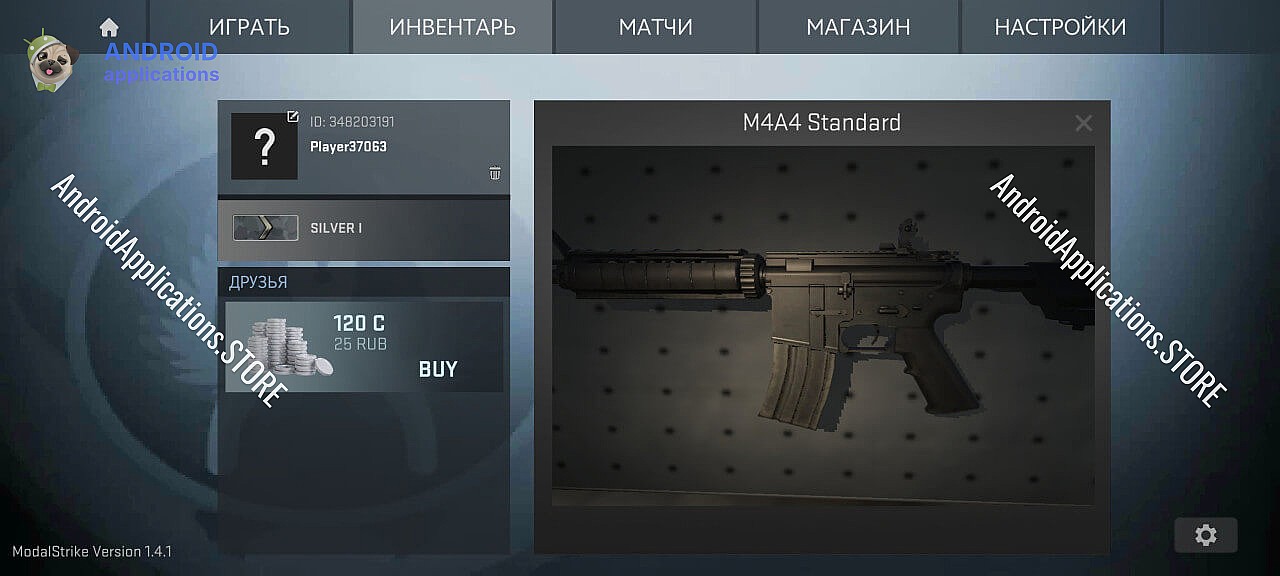Go to the home screen icon

click(109, 27)
